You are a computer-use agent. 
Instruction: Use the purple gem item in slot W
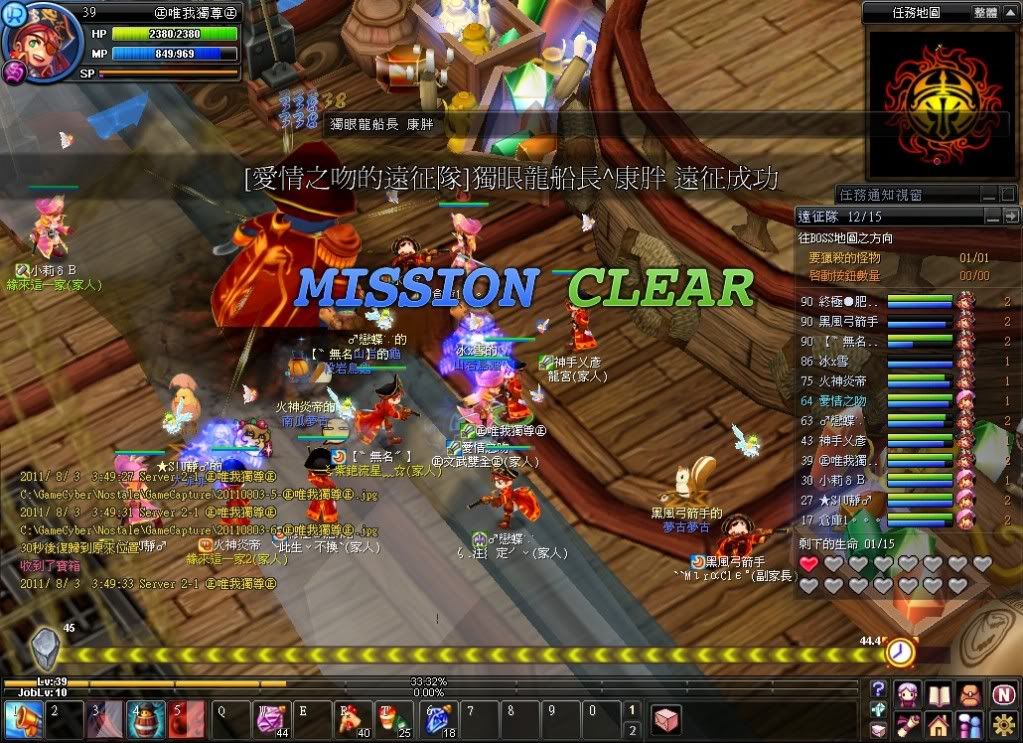[270, 720]
